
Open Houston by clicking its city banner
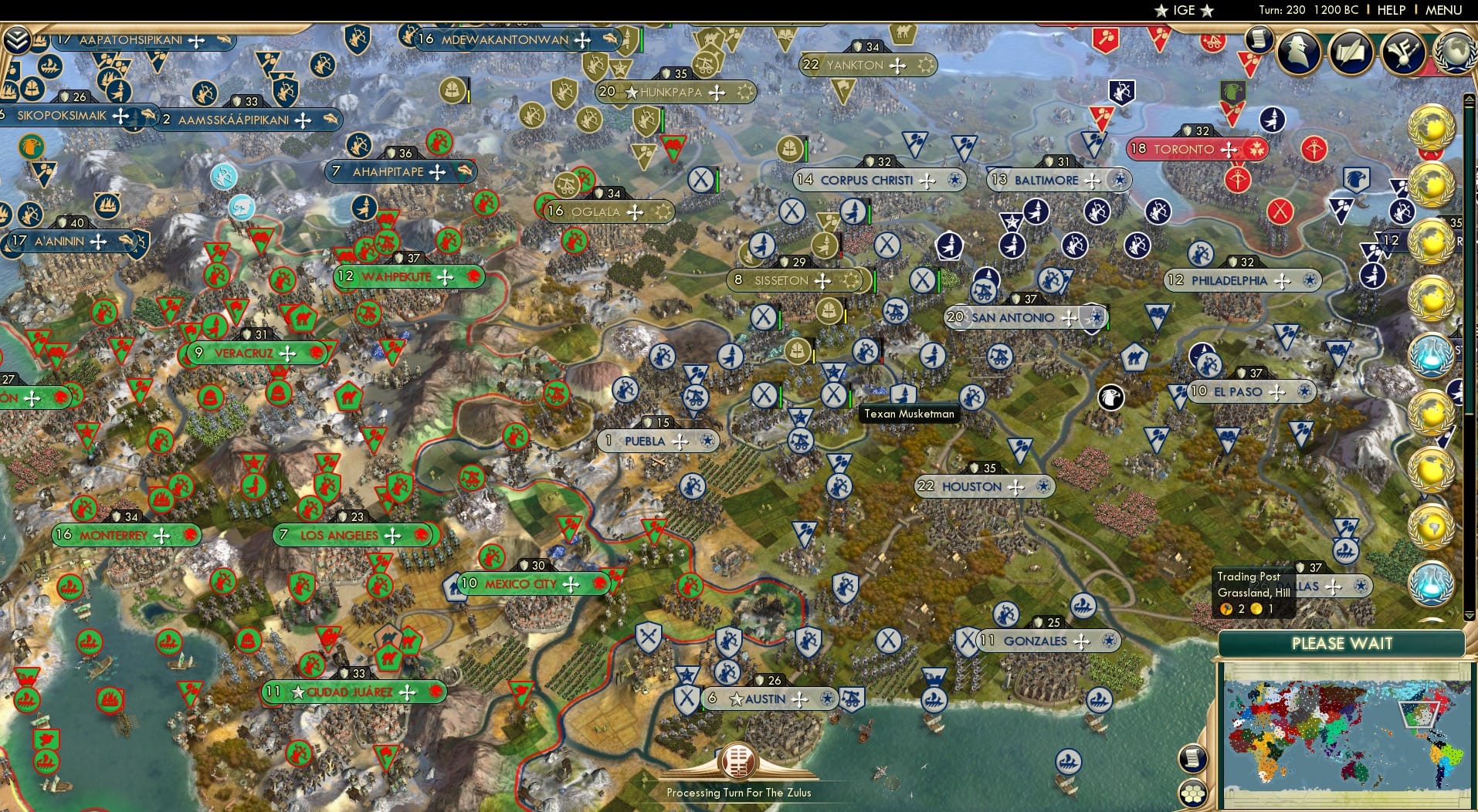pyautogui.click(x=984, y=486)
